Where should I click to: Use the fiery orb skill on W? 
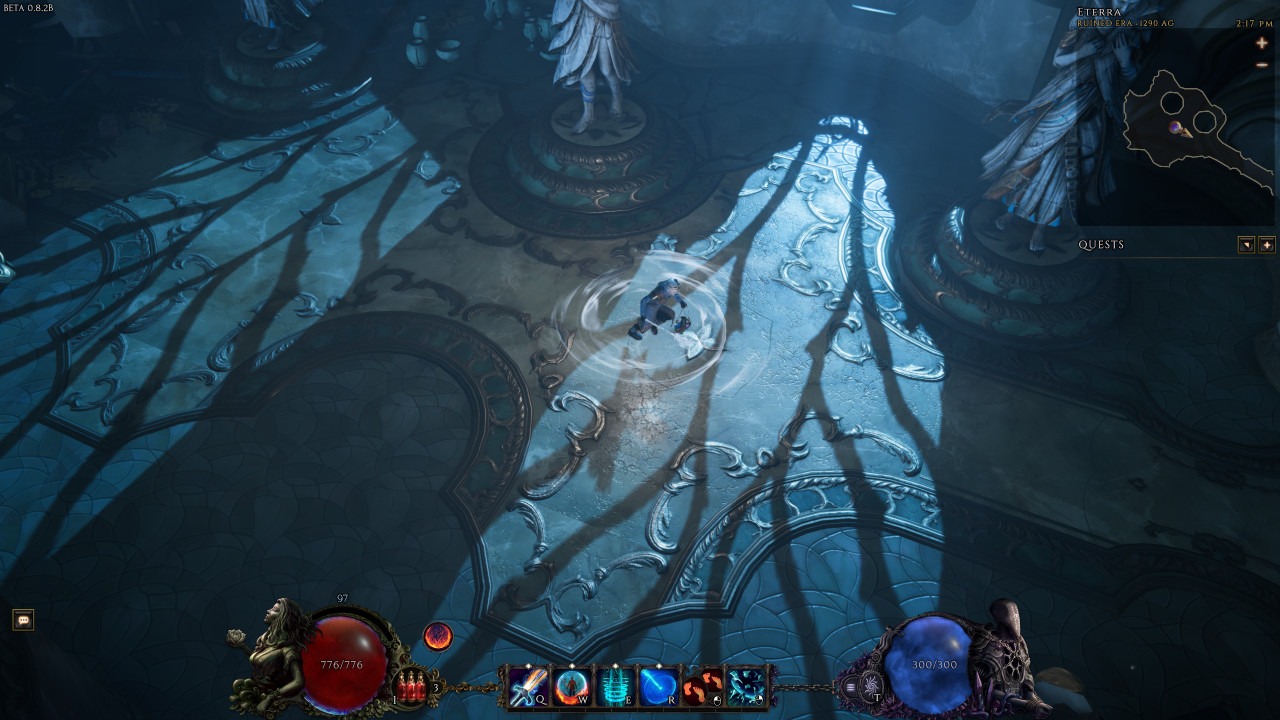click(570, 686)
